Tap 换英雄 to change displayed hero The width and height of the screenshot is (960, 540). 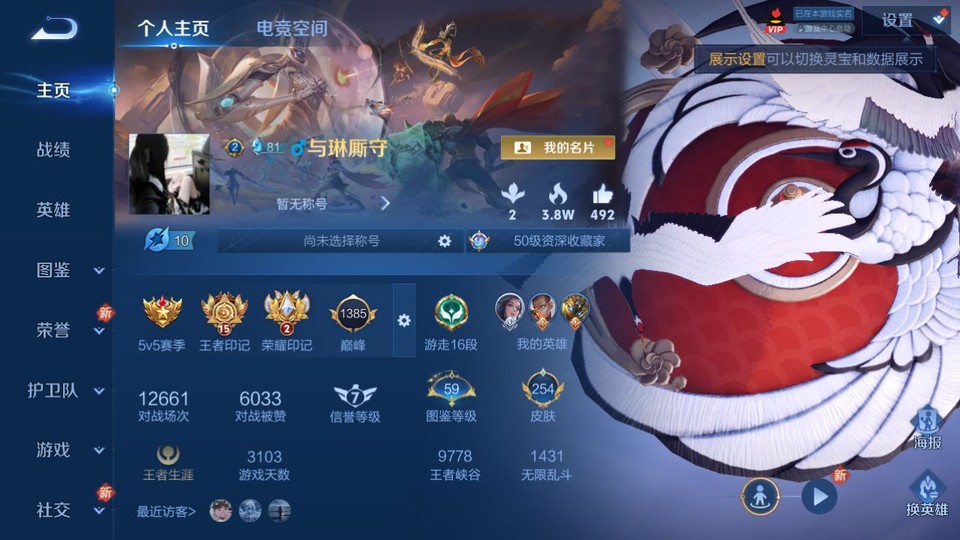point(927,495)
